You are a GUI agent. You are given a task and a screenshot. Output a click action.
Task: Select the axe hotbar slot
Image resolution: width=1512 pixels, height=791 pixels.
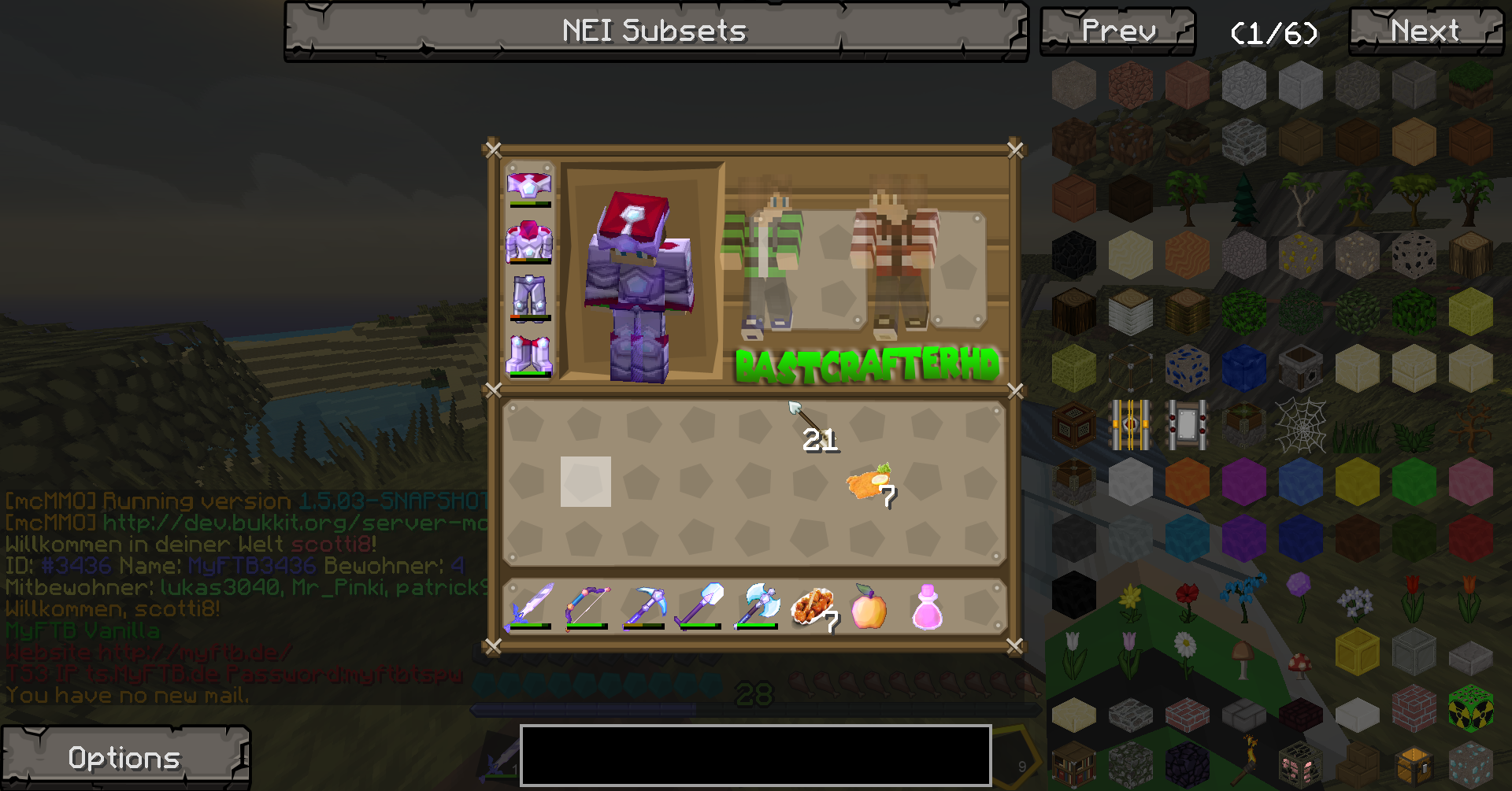coord(758,607)
